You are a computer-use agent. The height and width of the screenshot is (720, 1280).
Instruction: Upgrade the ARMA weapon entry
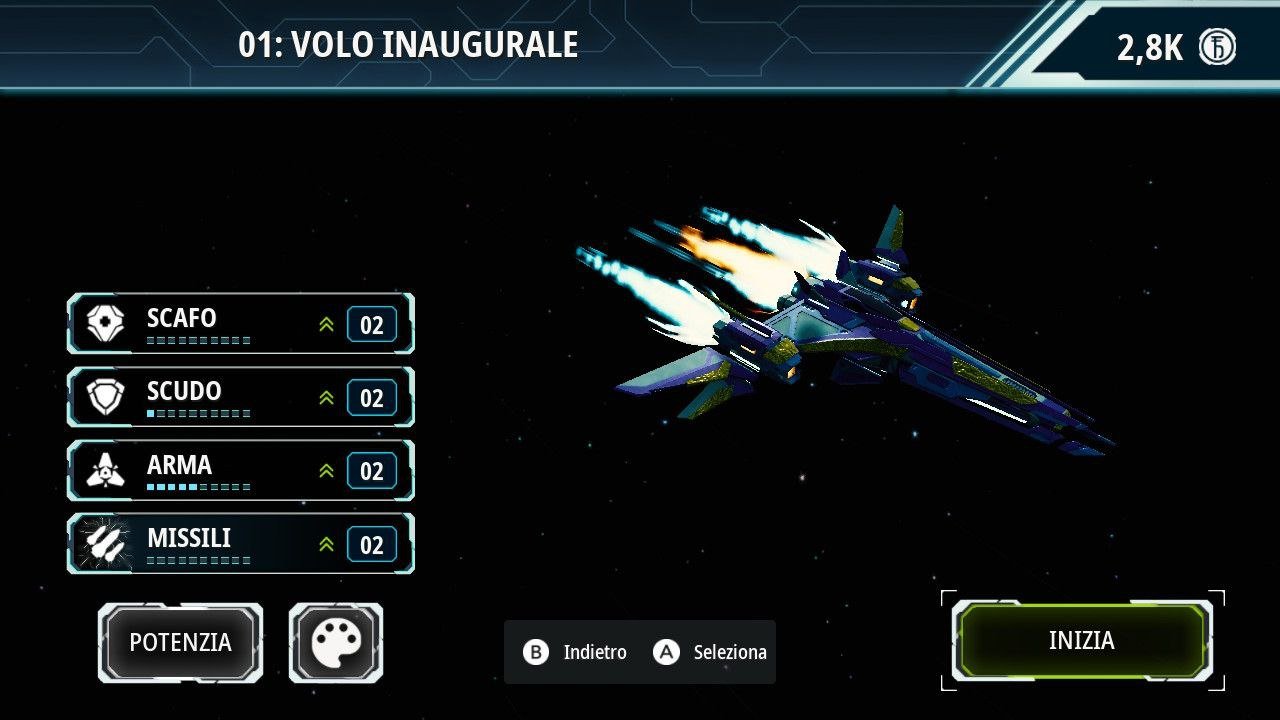tap(240, 470)
